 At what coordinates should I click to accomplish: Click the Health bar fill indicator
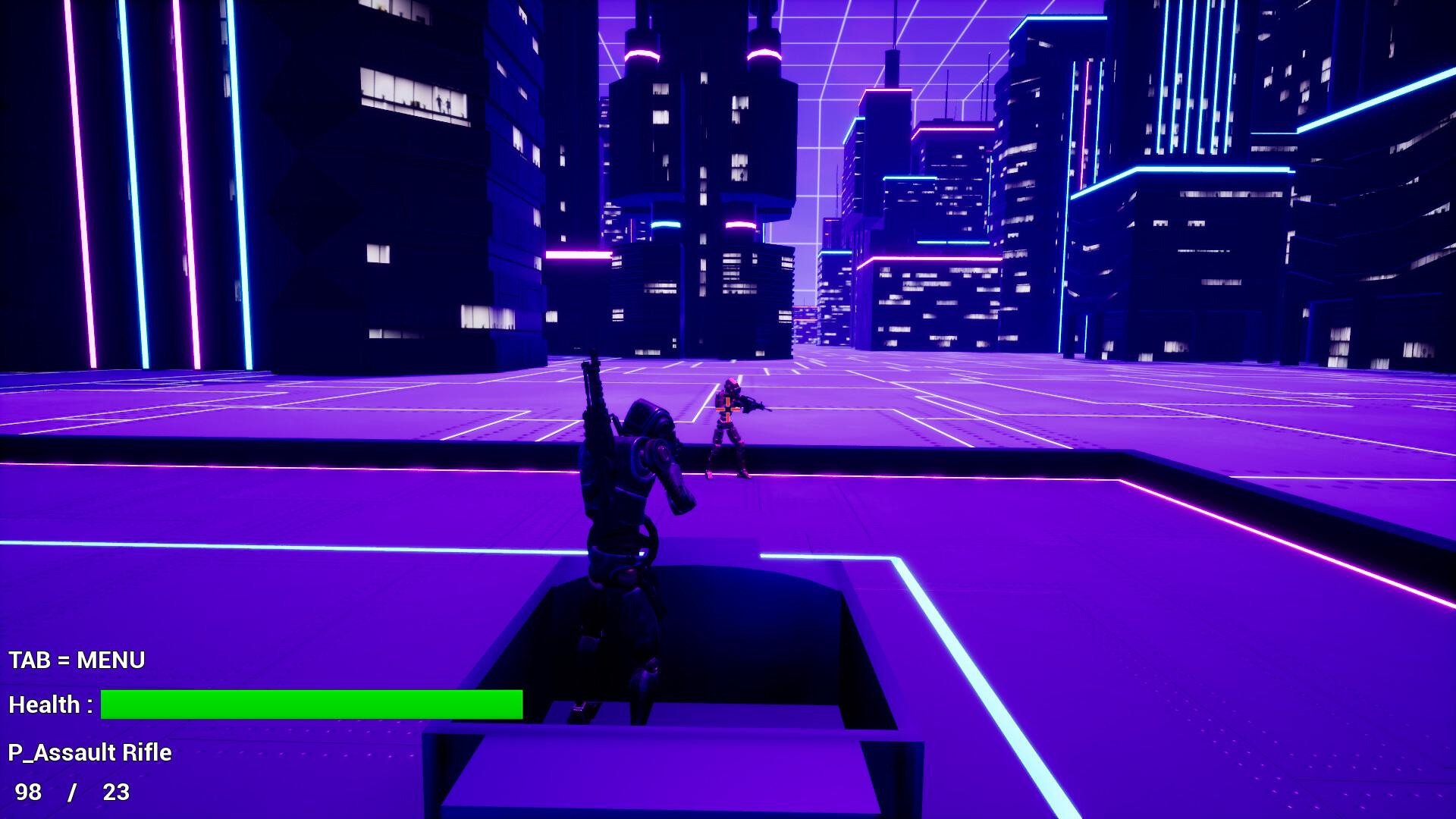[311, 705]
